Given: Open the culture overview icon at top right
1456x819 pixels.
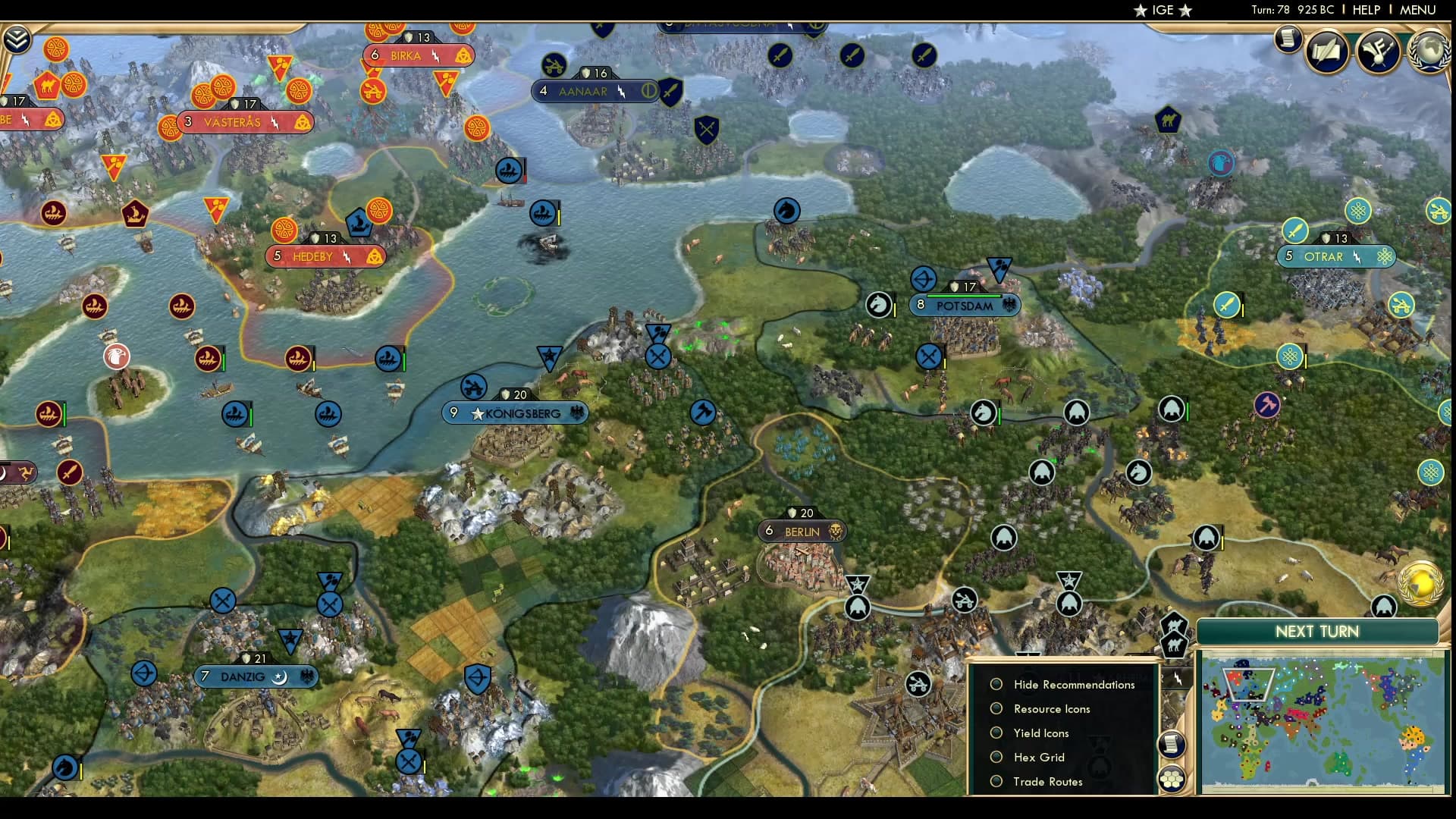Looking at the screenshot, I should 1376,50.
